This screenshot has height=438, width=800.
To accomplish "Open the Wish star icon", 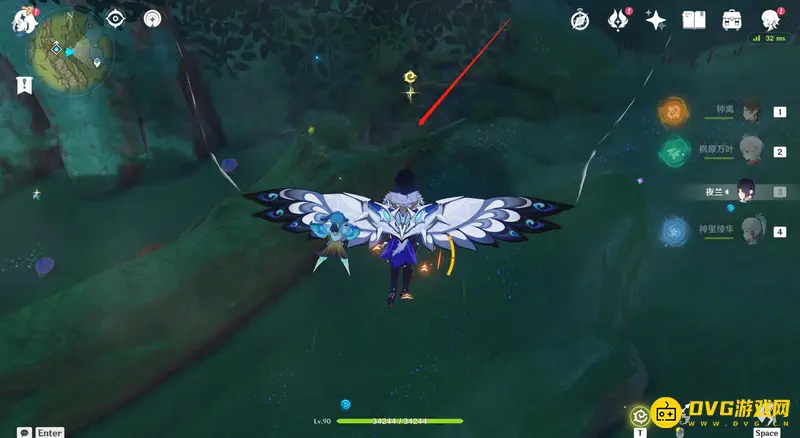I will (656, 20).
